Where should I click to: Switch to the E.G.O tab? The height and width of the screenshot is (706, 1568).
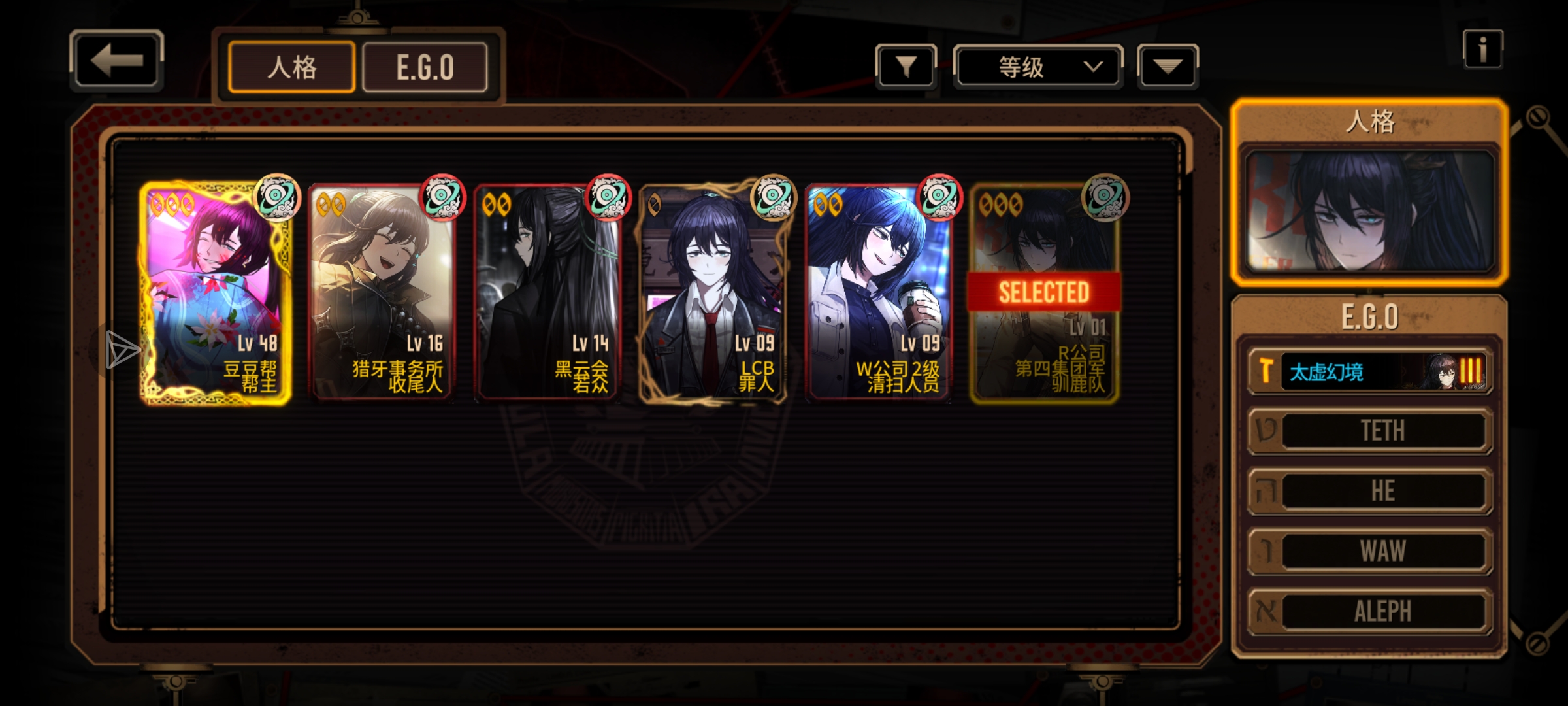pos(425,67)
